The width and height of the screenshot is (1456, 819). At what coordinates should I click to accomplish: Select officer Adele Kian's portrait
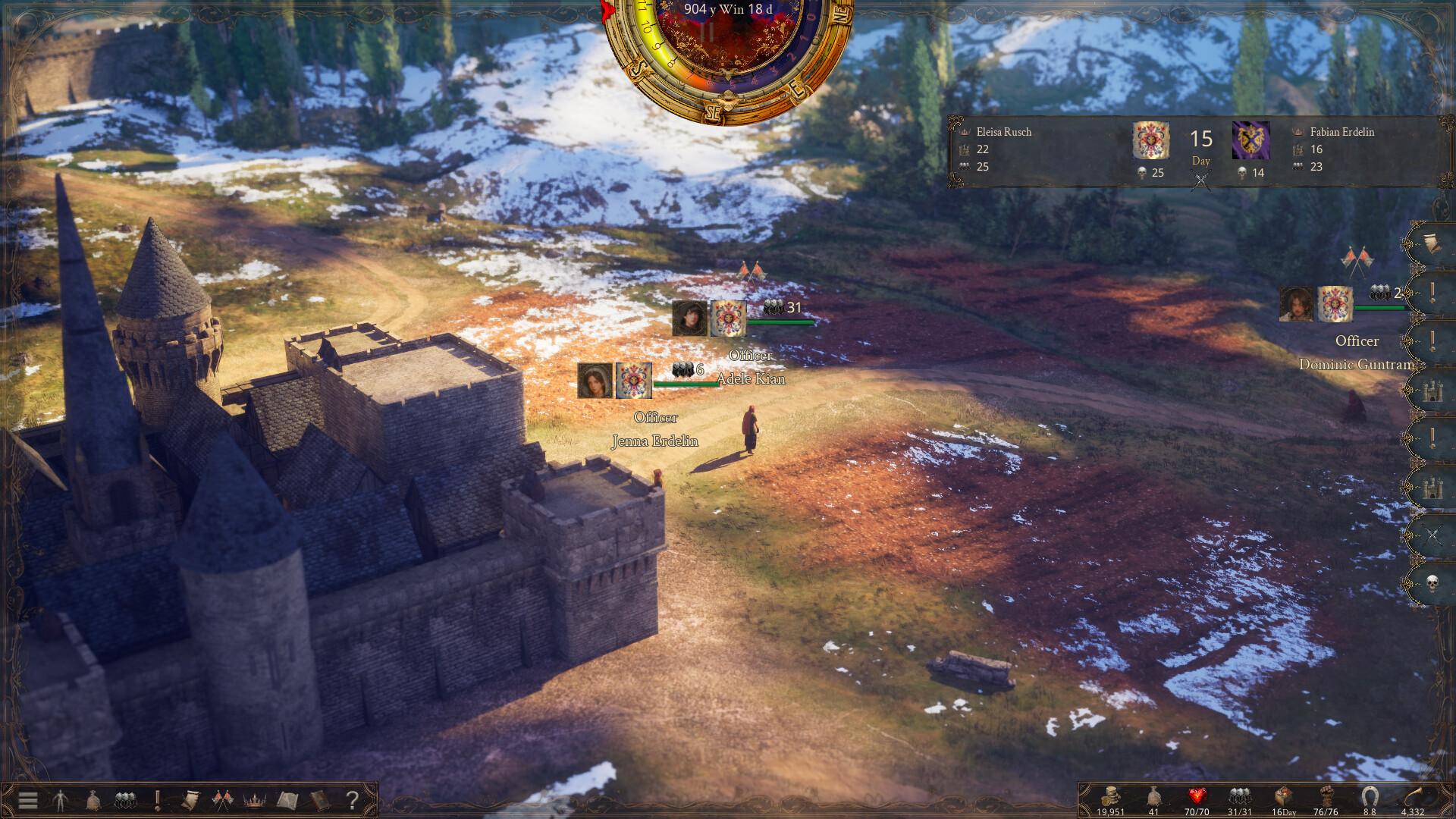tap(689, 318)
